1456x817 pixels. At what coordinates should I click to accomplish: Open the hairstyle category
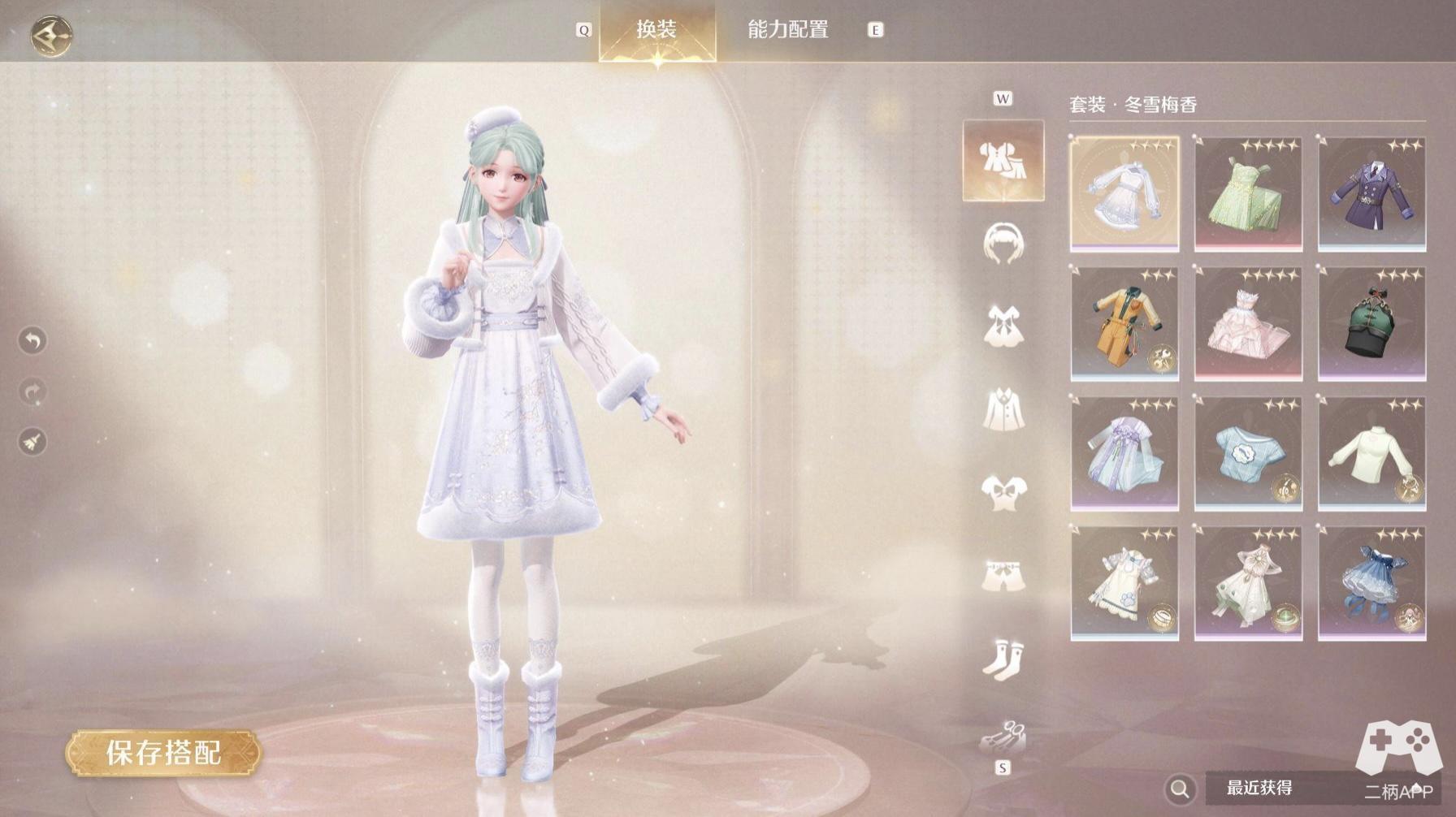click(x=1003, y=243)
